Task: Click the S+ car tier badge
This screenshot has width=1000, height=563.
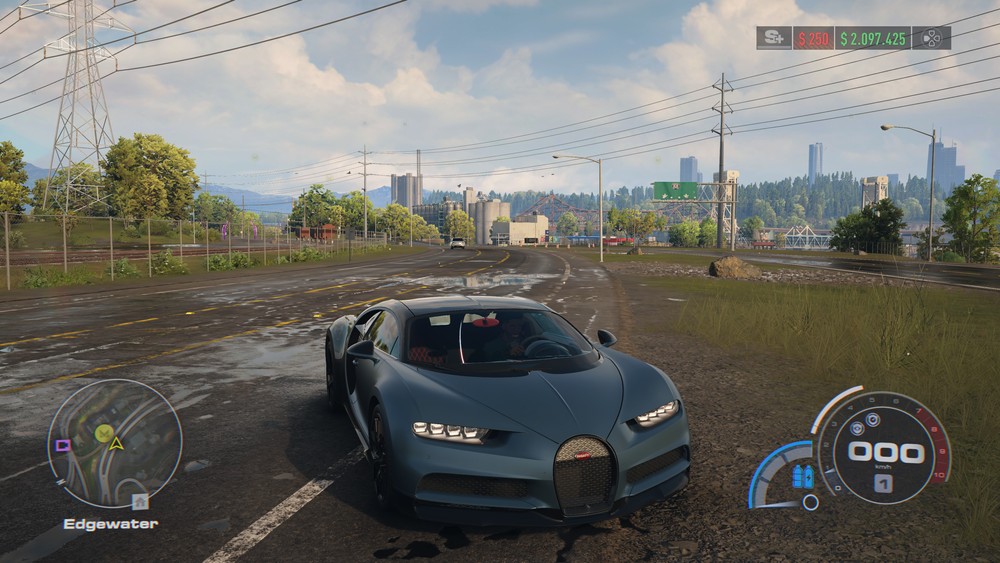Action: [x=773, y=38]
